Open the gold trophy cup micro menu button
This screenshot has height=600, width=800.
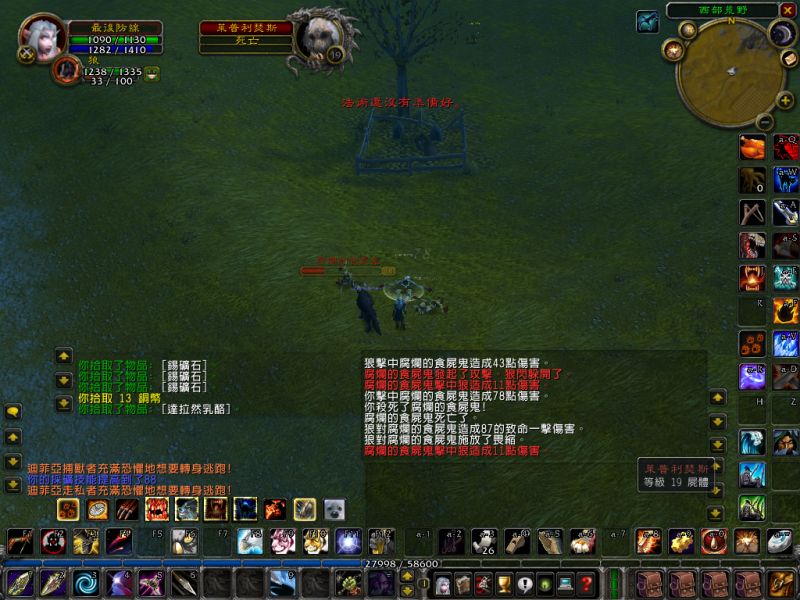[x=504, y=584]
